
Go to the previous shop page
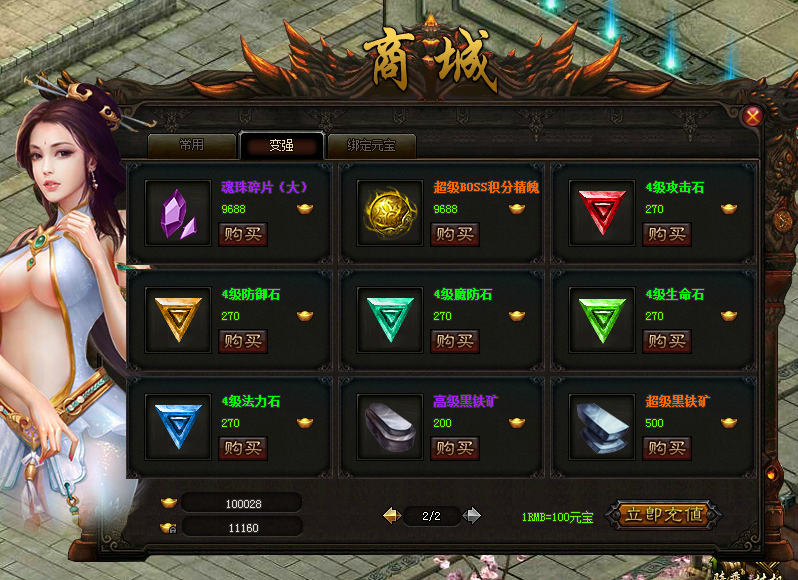tap(392, 516)
